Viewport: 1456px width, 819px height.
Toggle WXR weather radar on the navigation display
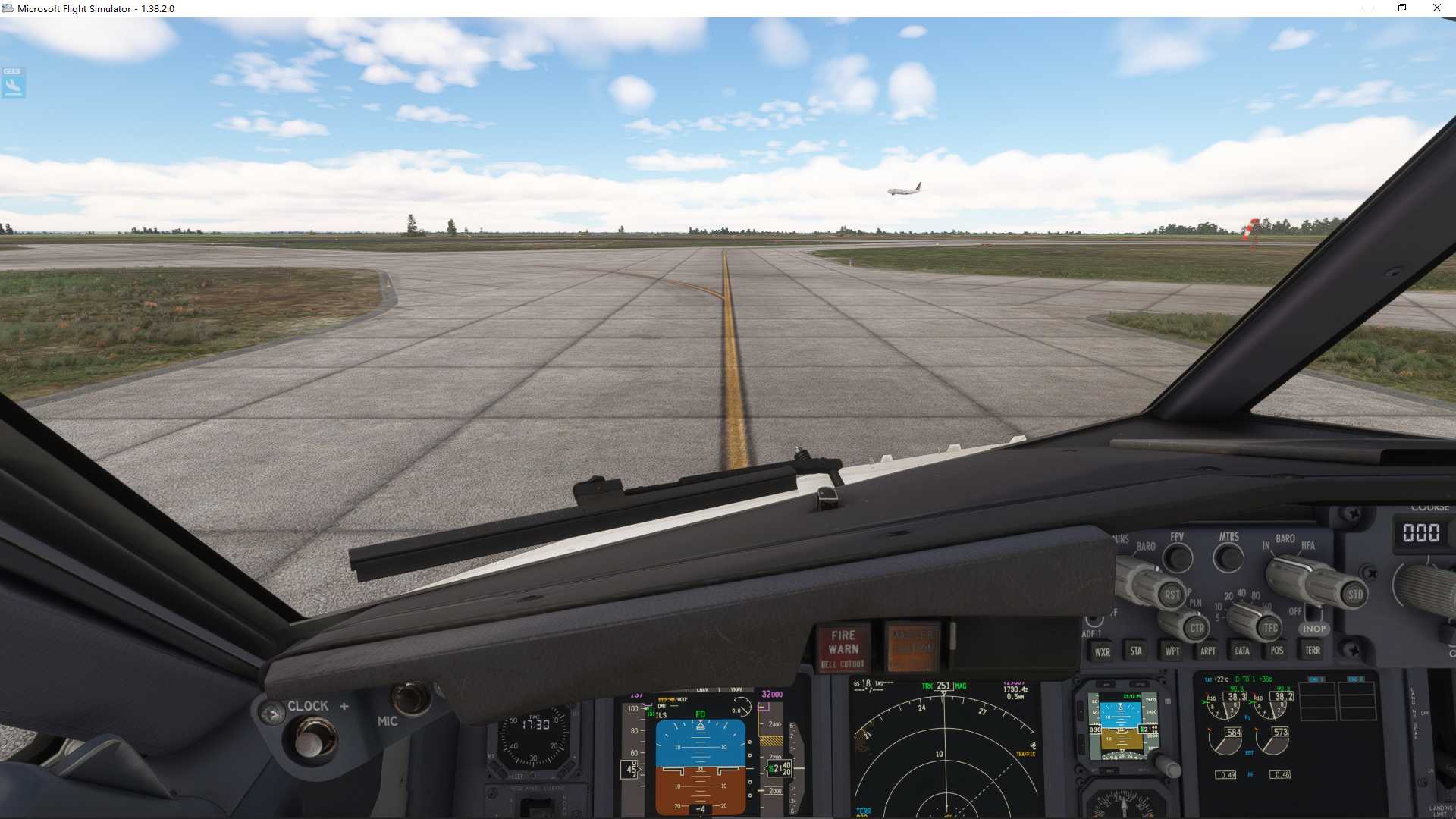click(x=1101, y=651)
